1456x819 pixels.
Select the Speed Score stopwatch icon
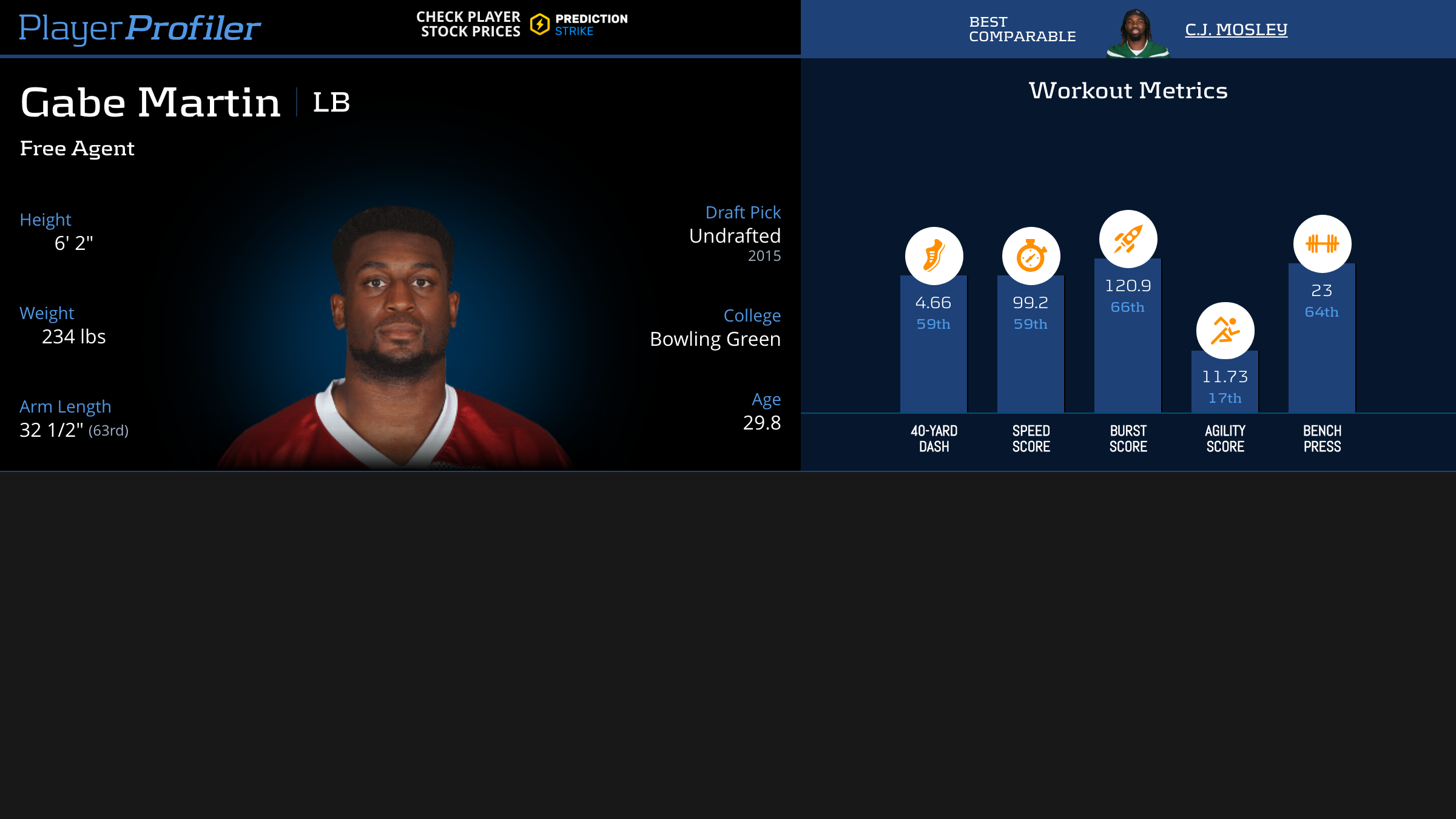point(1031,255)
